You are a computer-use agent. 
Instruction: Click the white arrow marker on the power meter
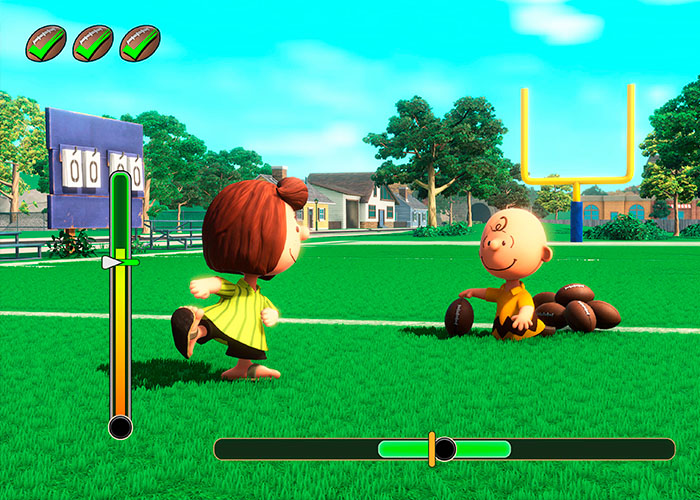tap(111, 262)
